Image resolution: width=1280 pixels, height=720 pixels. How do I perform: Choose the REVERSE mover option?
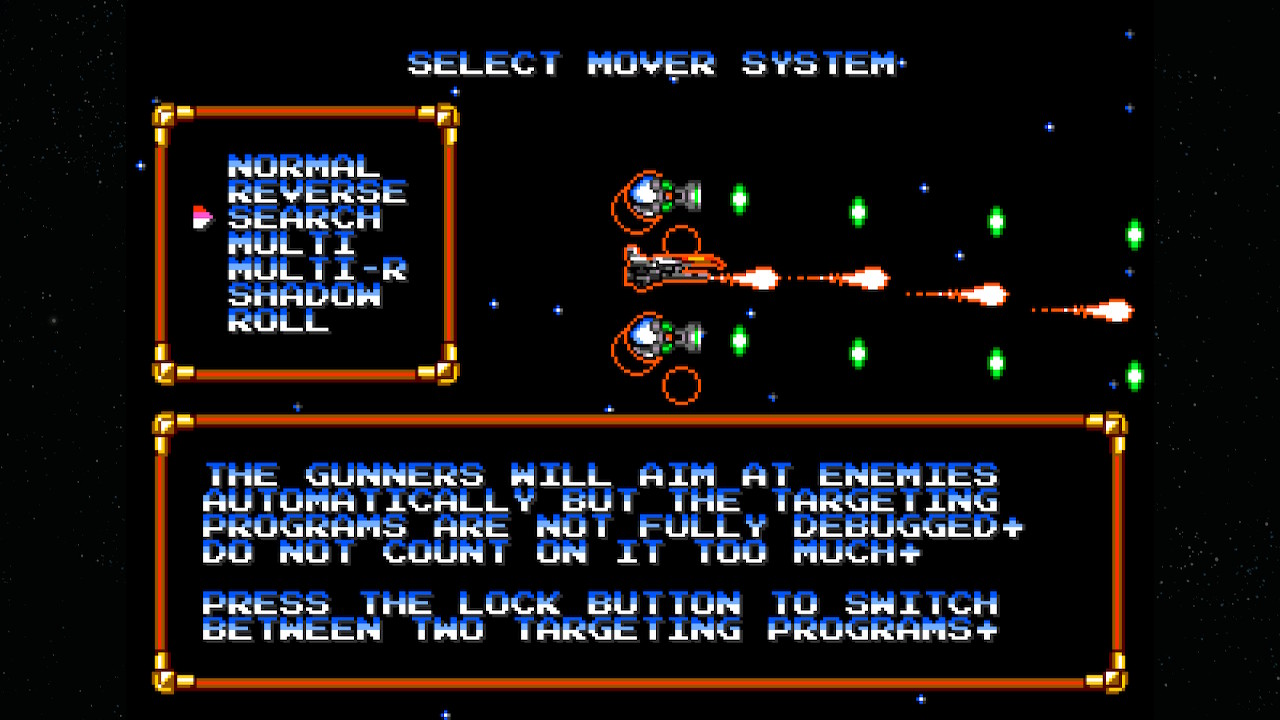pos(317,193)
